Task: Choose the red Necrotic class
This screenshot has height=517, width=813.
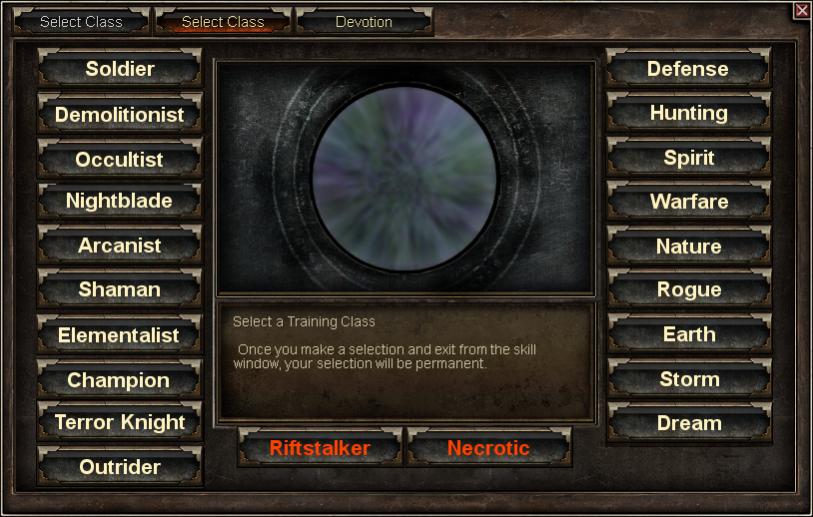Action: tap(488, 448)
